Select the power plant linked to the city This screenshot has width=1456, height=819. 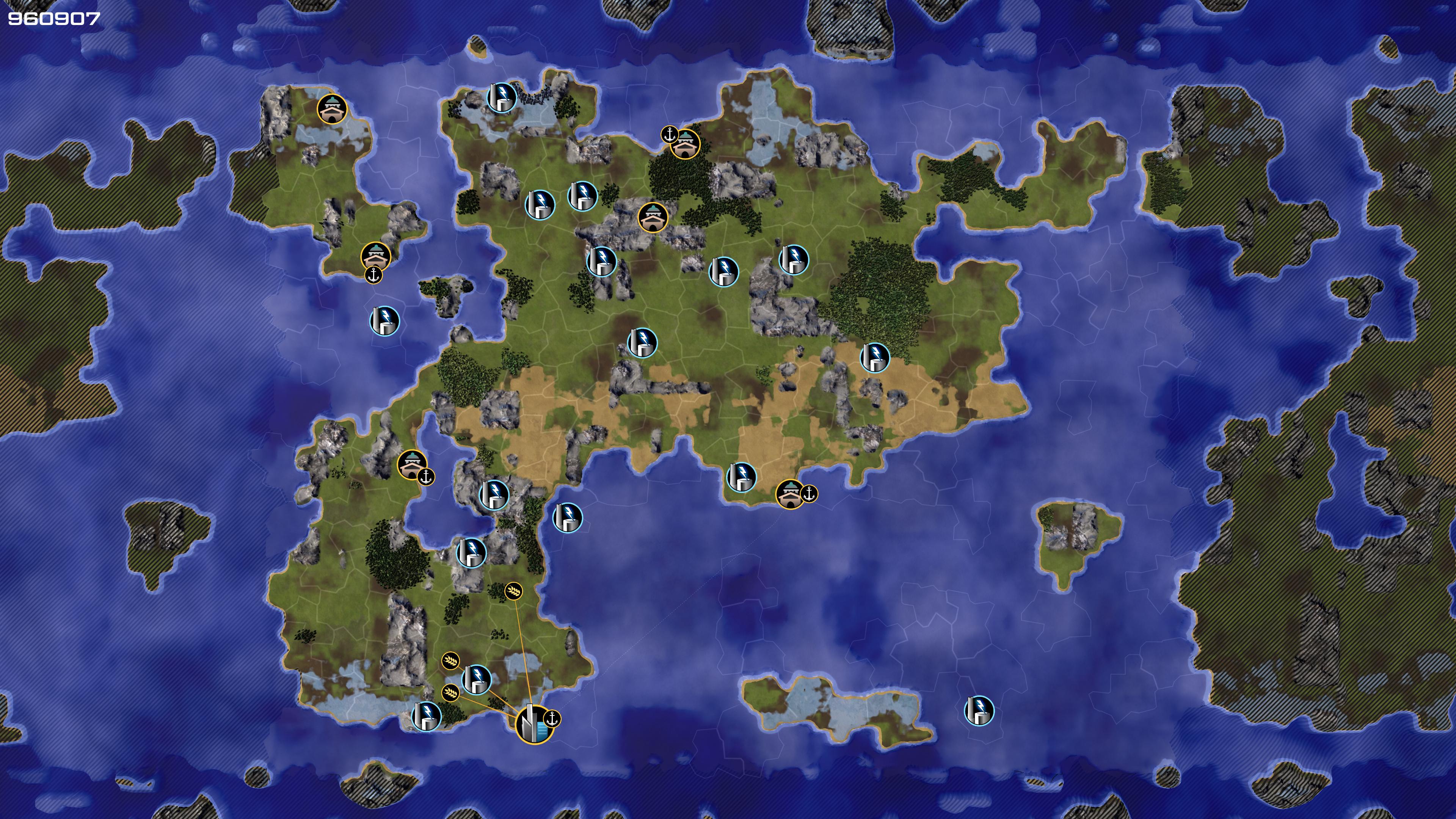click(477, 679)
